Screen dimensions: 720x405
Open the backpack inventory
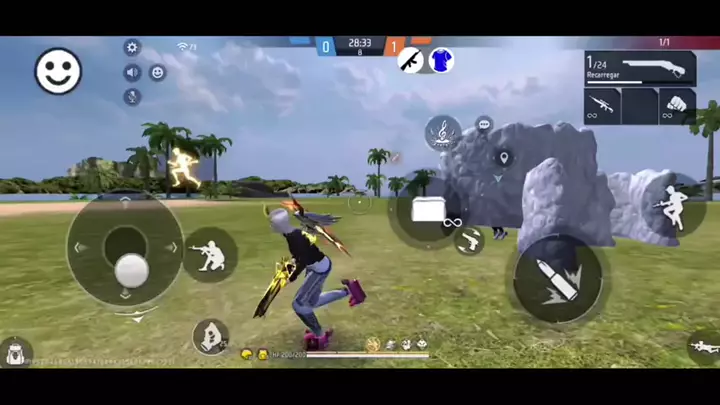point(15,352)
